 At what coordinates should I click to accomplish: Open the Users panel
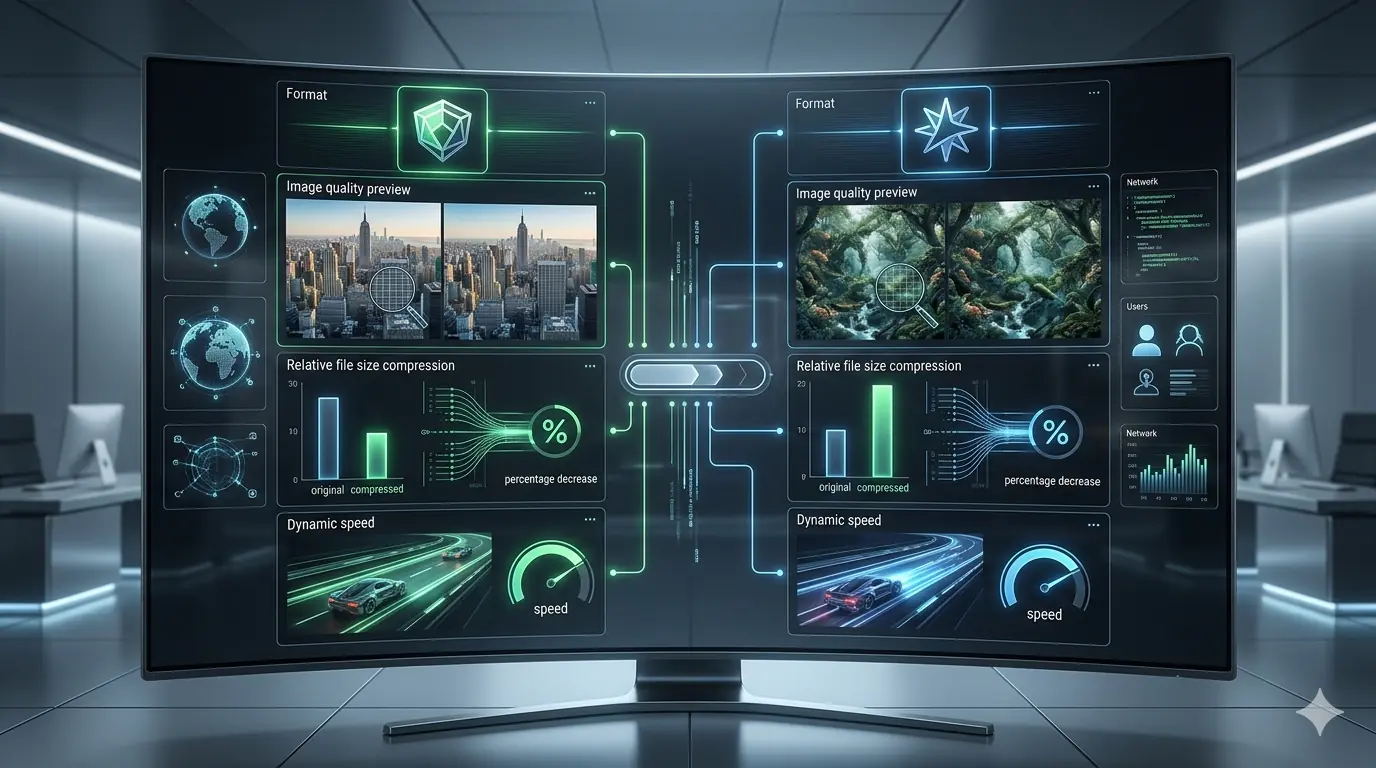(1168, 352)
